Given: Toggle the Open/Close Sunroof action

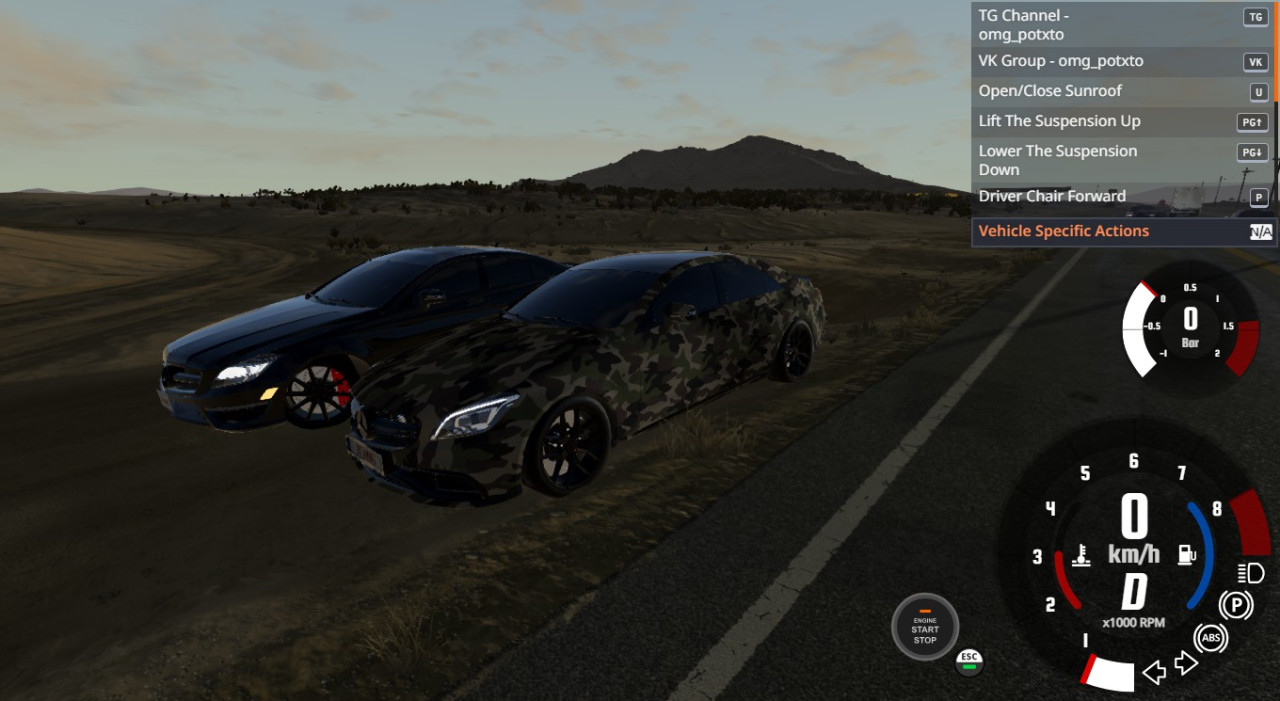Looking at the screenshot, I should pyautogui.click(x=1100, y=91).
